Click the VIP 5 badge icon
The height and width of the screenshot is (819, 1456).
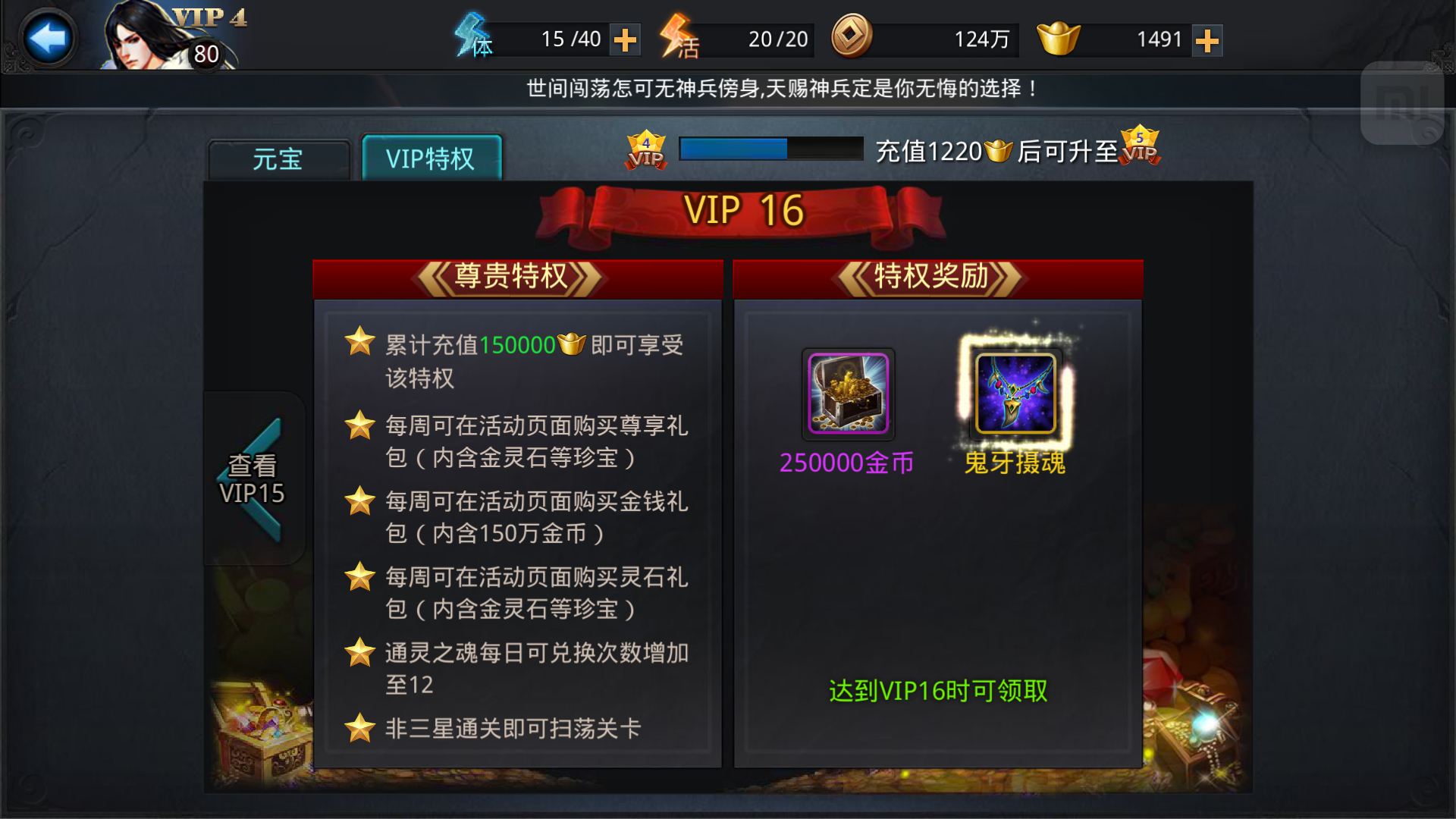tap(1137, 149)
